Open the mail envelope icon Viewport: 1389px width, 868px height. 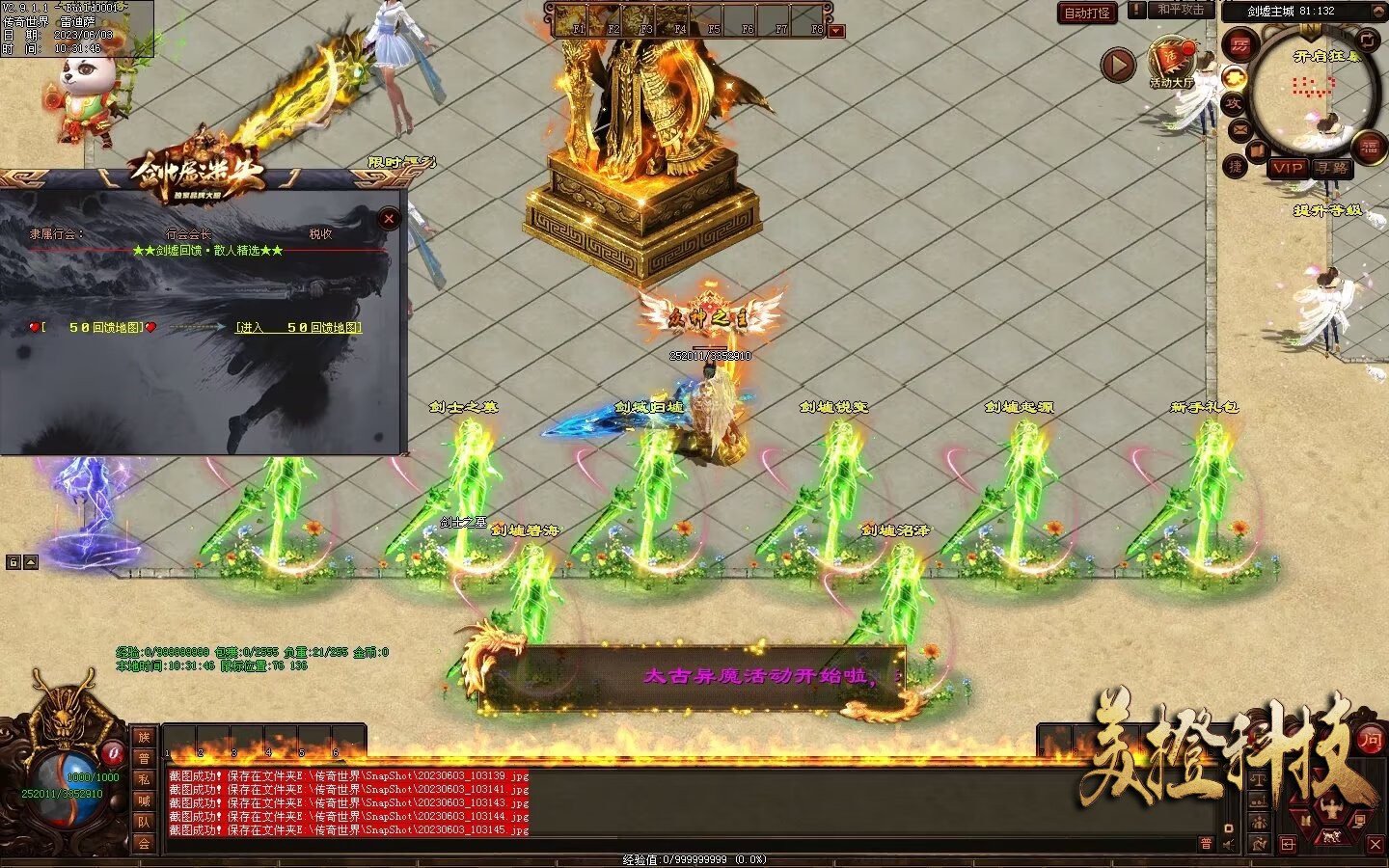pyautogui.click(x=1239, y=129)
